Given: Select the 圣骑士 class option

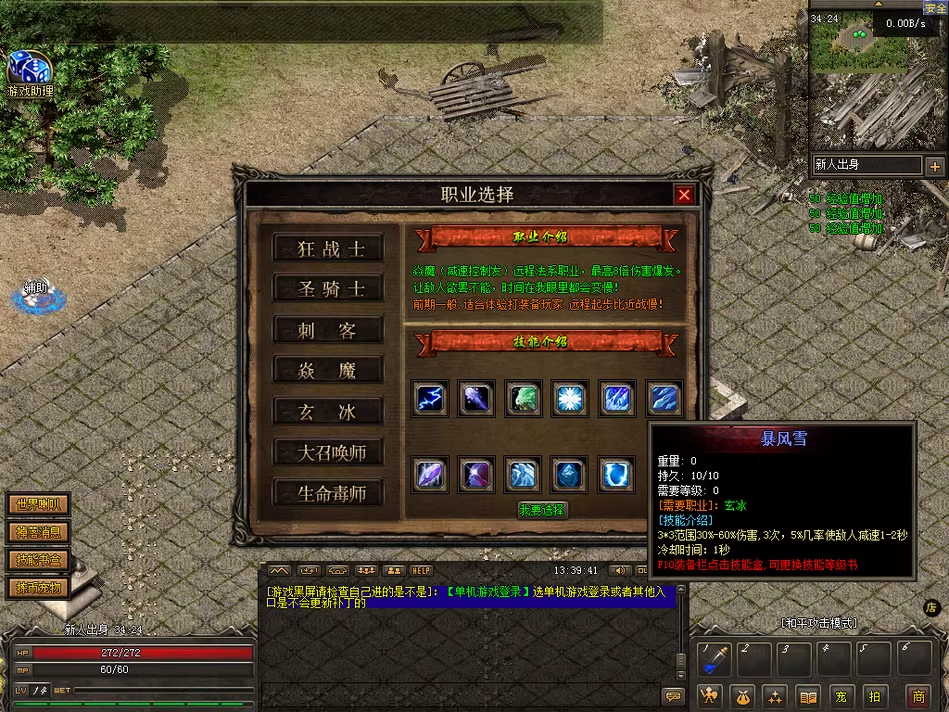Looking at the screenshot, I should [x=329, y=289].
